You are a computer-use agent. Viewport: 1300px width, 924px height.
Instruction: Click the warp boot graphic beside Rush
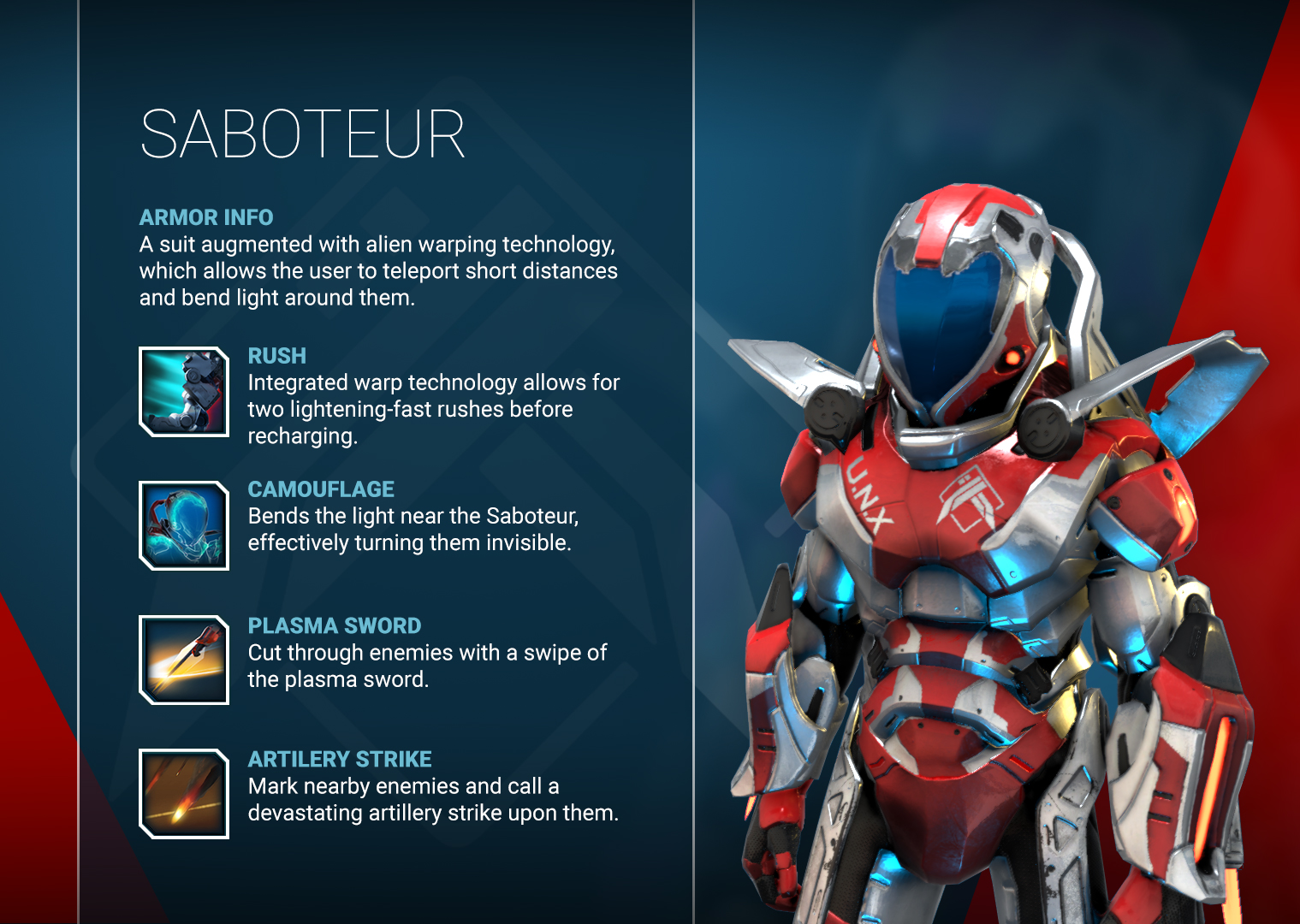[183, 391]
